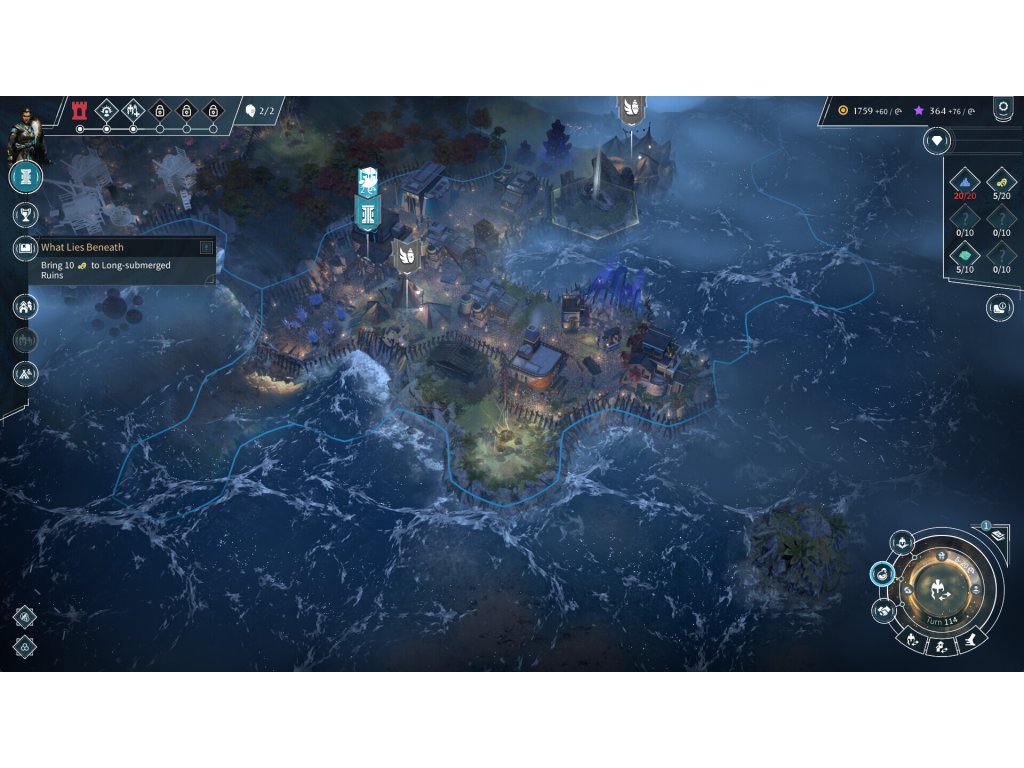
Task: Select the yellow resource showing 5/20
Action: (x=1001, y=181)
